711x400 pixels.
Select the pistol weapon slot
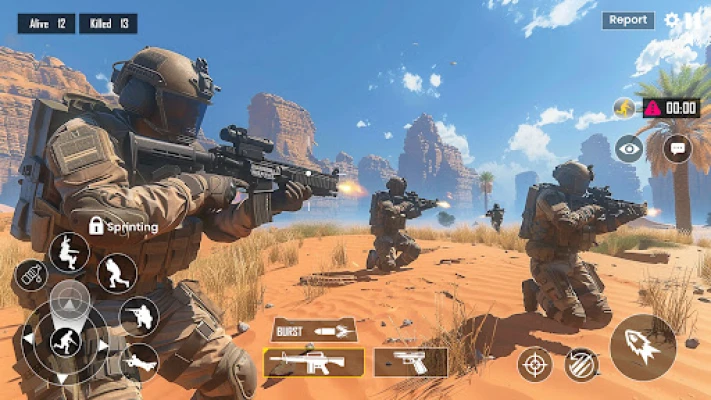click(x=410, y=362)
